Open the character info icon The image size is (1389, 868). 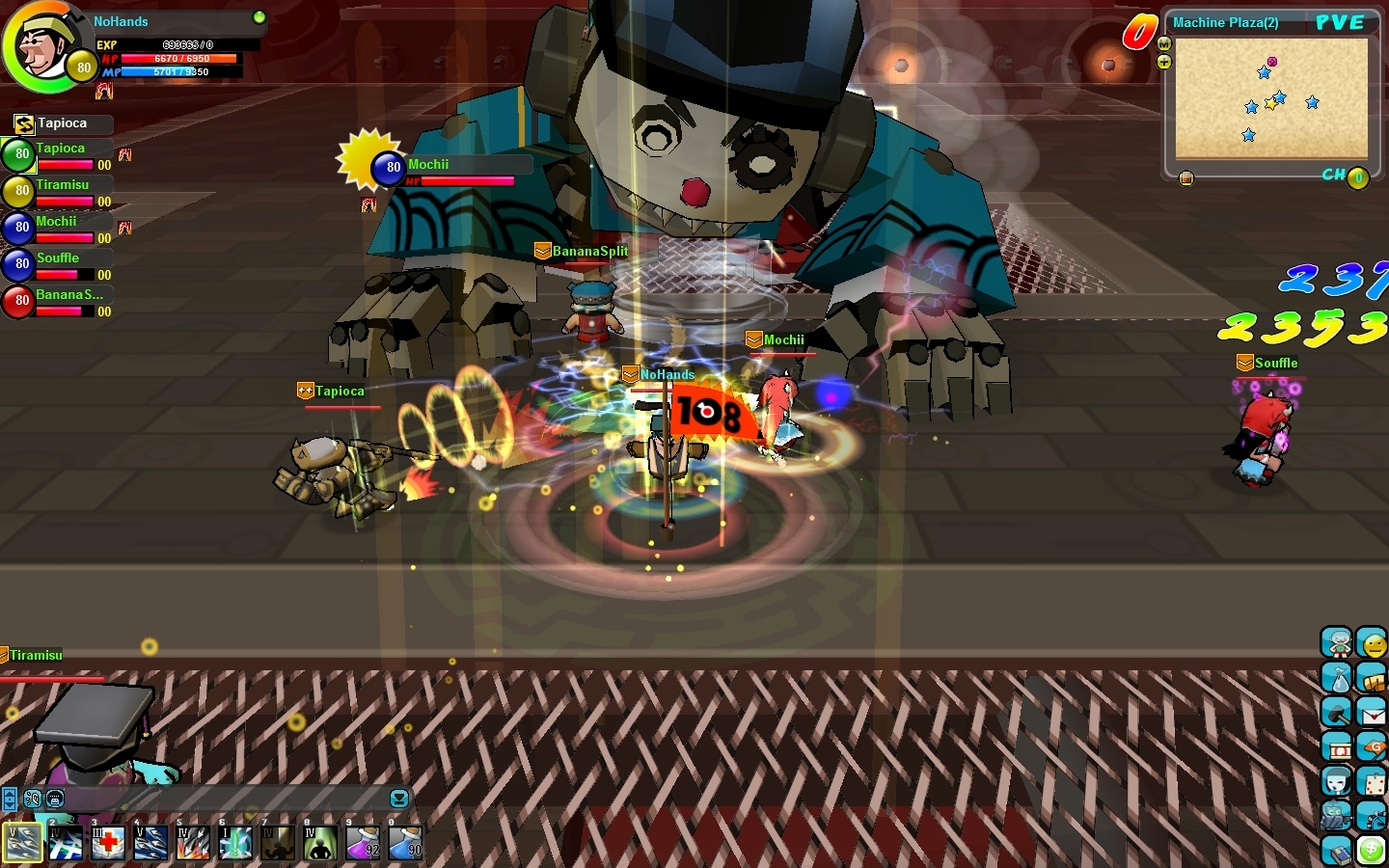click(x=1336, y=642)
